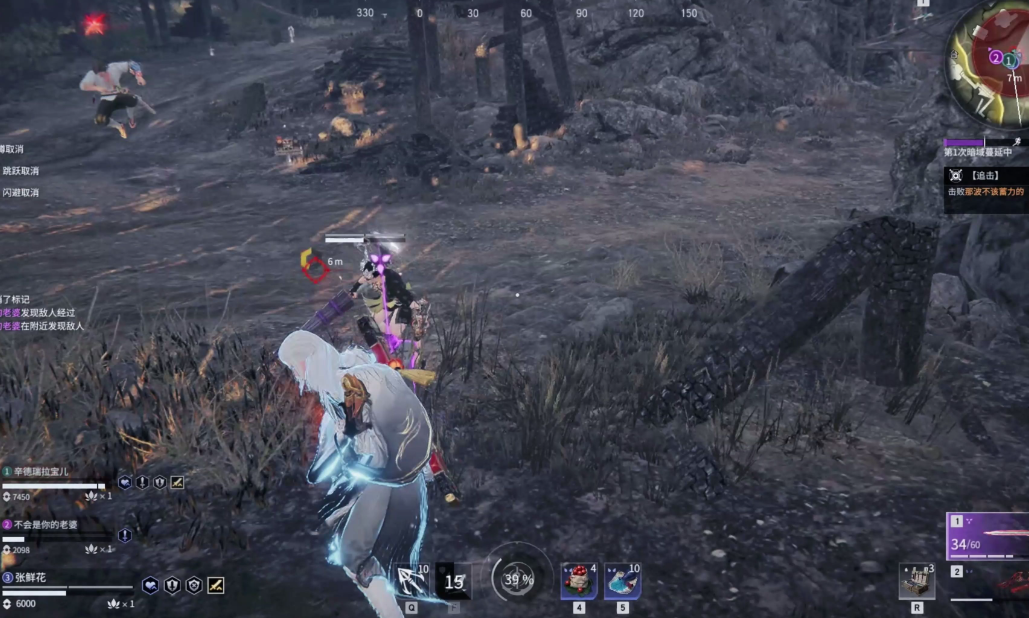This screenshot has width=1029, height=618.
Task: Click 张鲜花's gold sword buff icon
Action: 215,585
